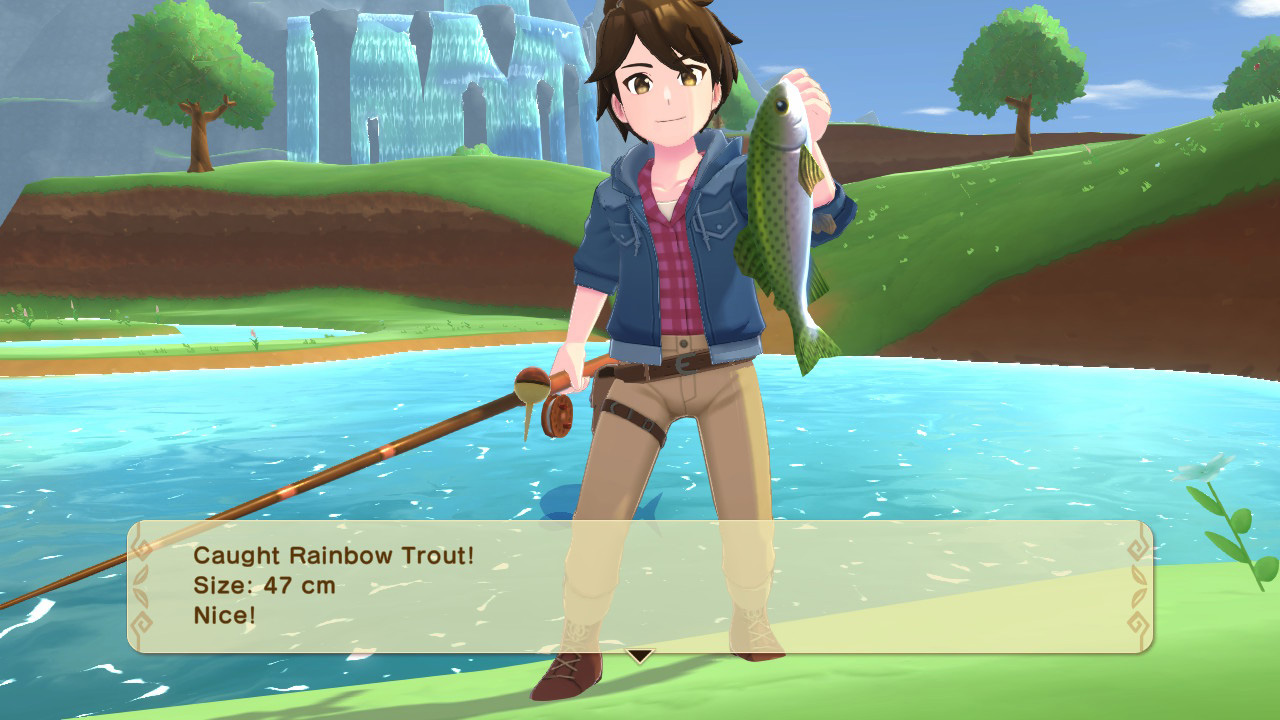This screenshot has height=720, width=1280.
Task: Click the 'Size: 47 cm' line
Action: (x=262, y=584)
